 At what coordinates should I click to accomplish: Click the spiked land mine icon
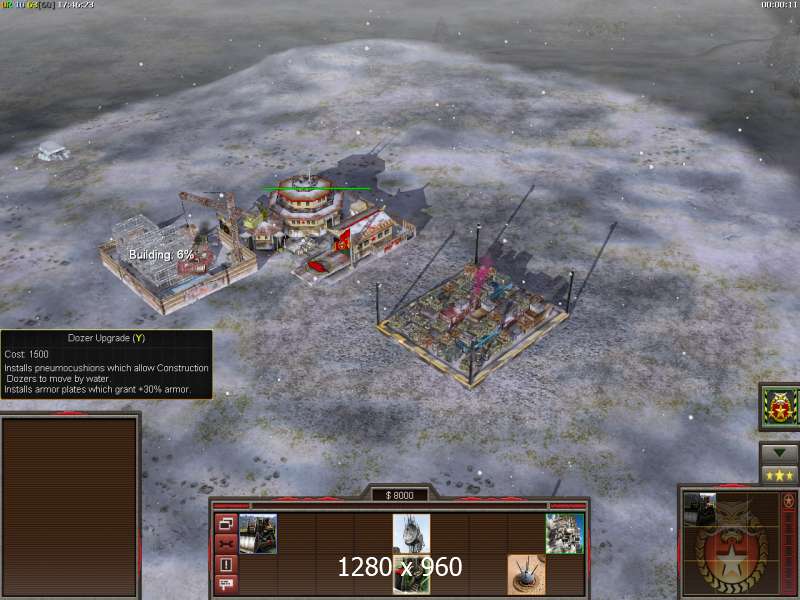click(526, 573)
